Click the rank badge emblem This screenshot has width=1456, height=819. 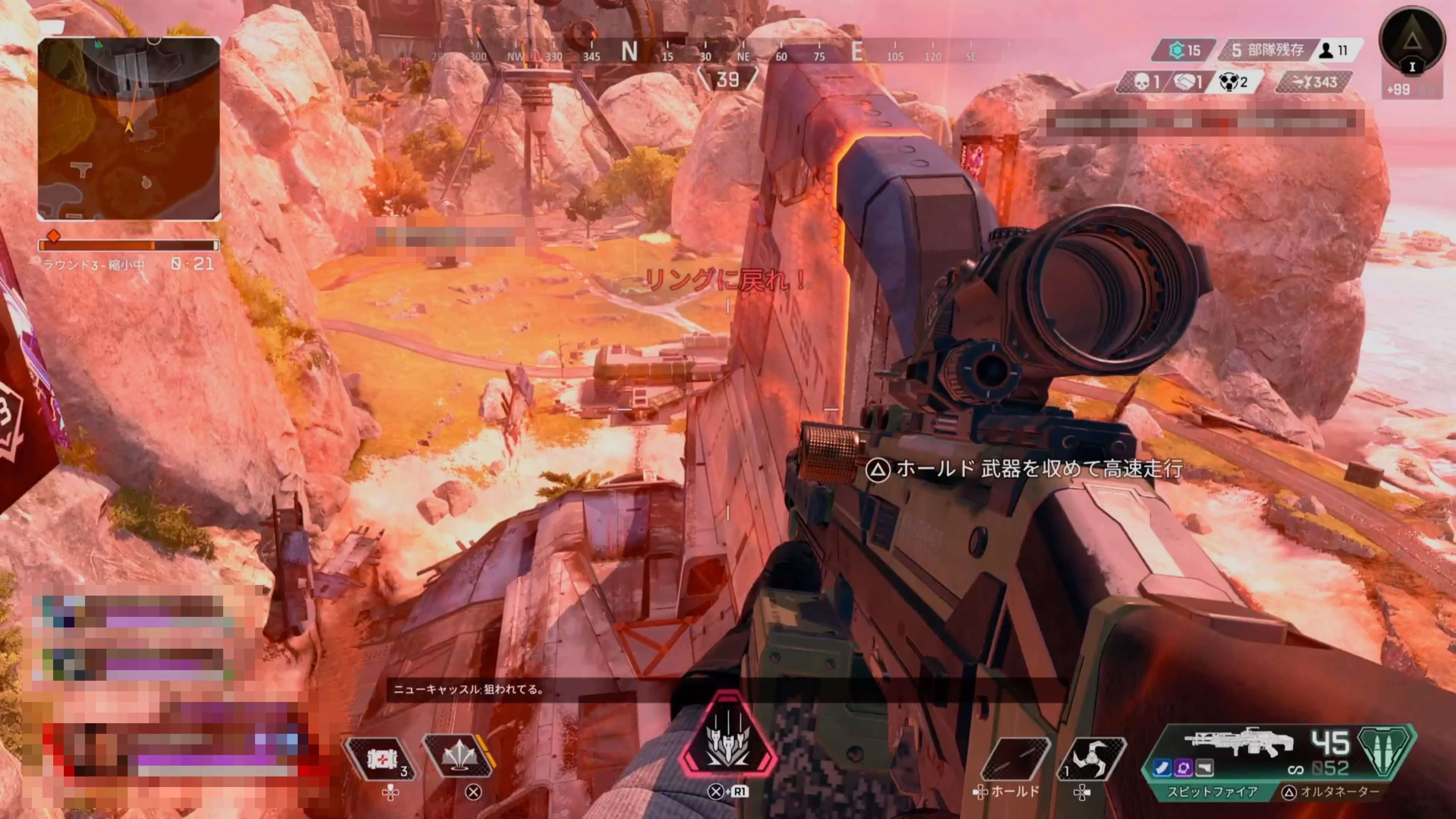(1412, 41)
